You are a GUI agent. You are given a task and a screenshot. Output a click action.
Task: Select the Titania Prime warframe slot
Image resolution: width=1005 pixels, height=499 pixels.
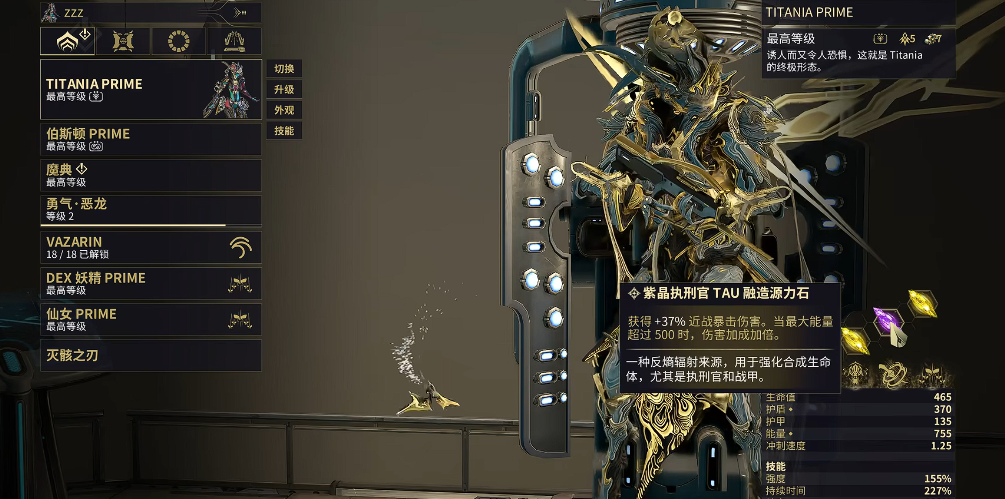(x=150, y=89)
